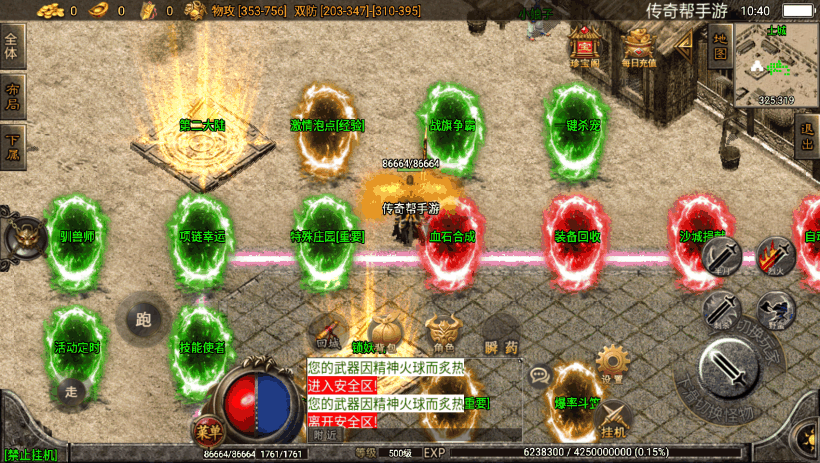Viewport: 820px width, 463px height.
Task: Toggle the 挂机 auto-battle crossed swords
Action: 613,419
